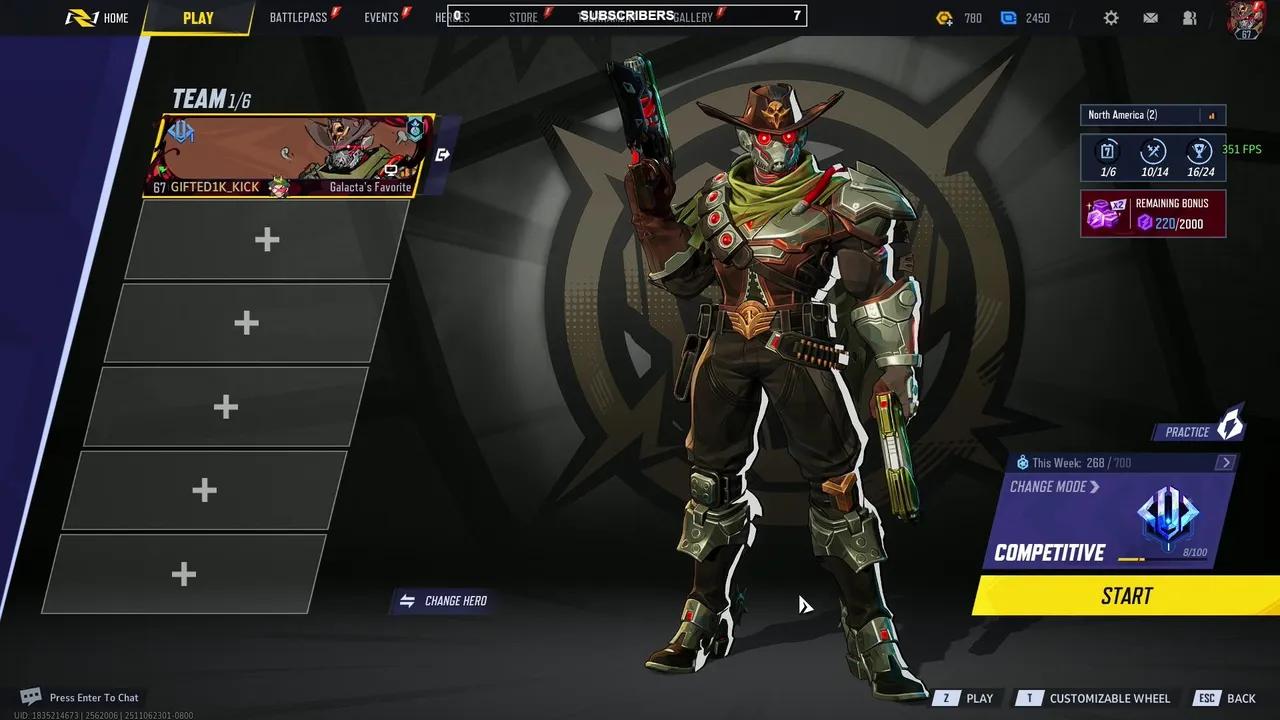The width and height of the screenshot is (1280, 720).
Task: Click your profile avatar in top-right corner
Action: [x=1244, y=20]
